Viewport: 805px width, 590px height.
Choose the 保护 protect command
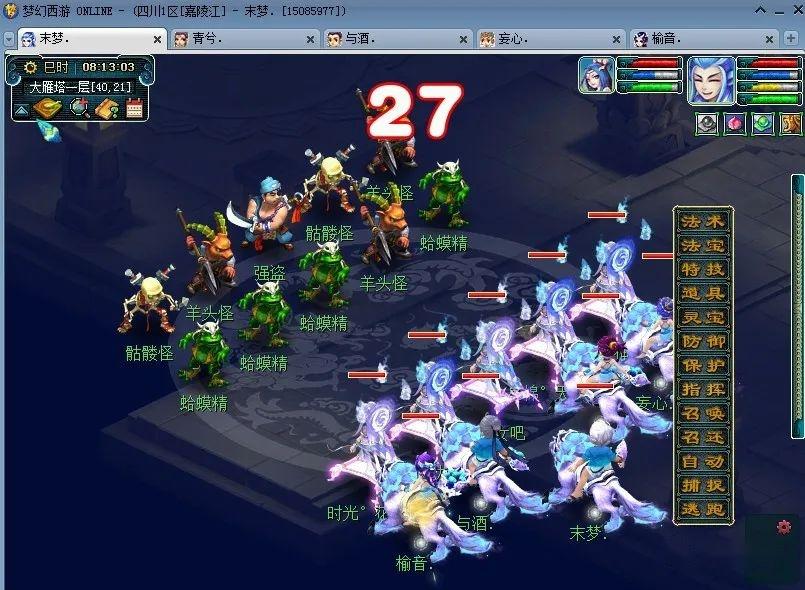point(703,366)
